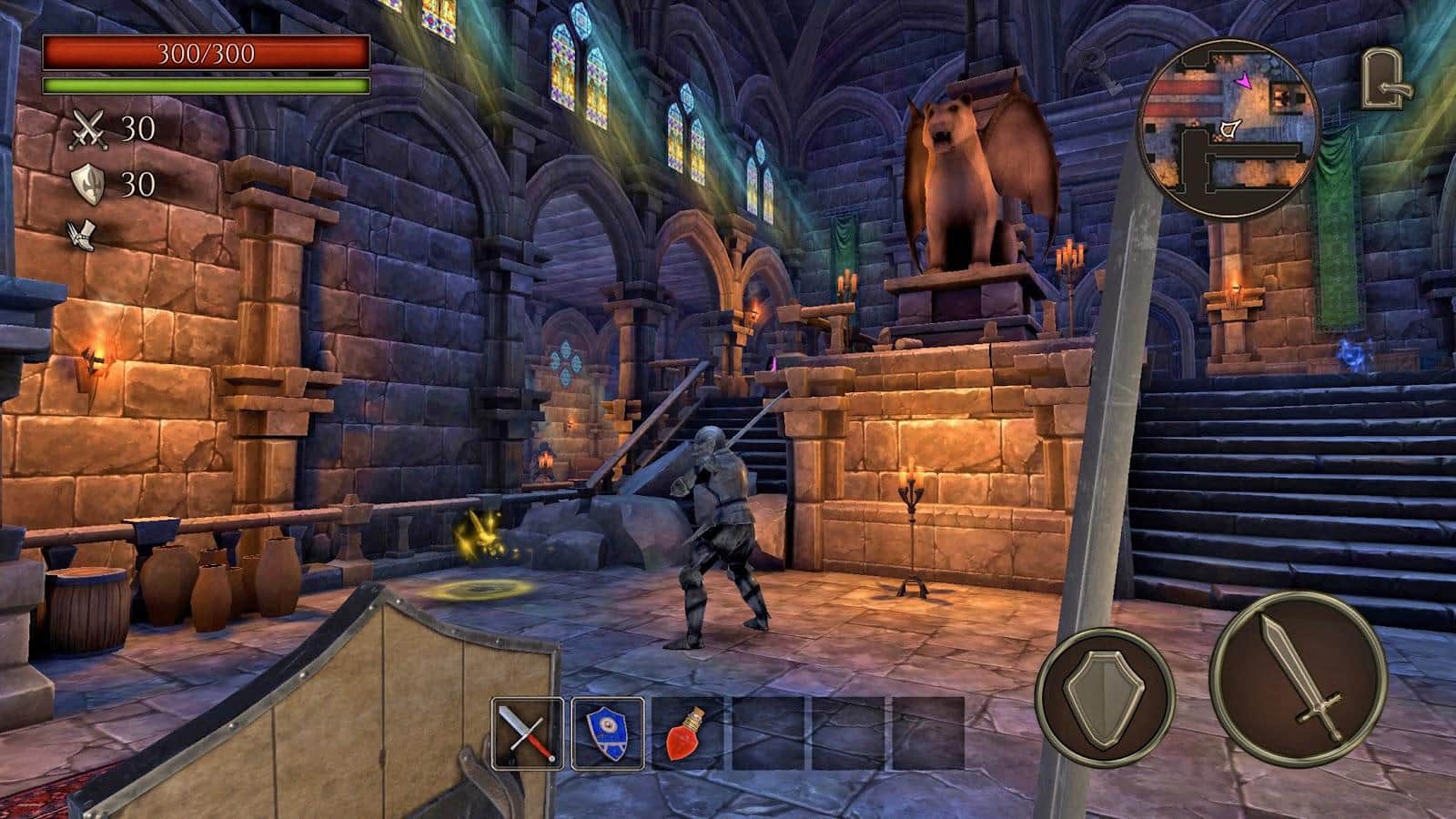Tap the winged boot icon
The height and width of the screenshot is (819, 1456).
pos(85,235)
